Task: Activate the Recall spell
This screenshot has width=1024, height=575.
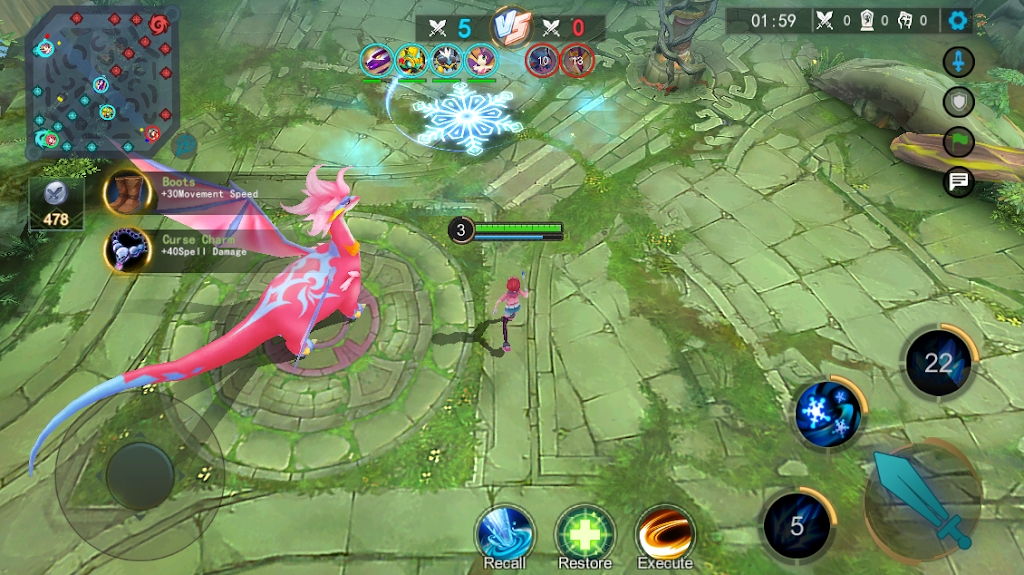Action: pos(504,532)
